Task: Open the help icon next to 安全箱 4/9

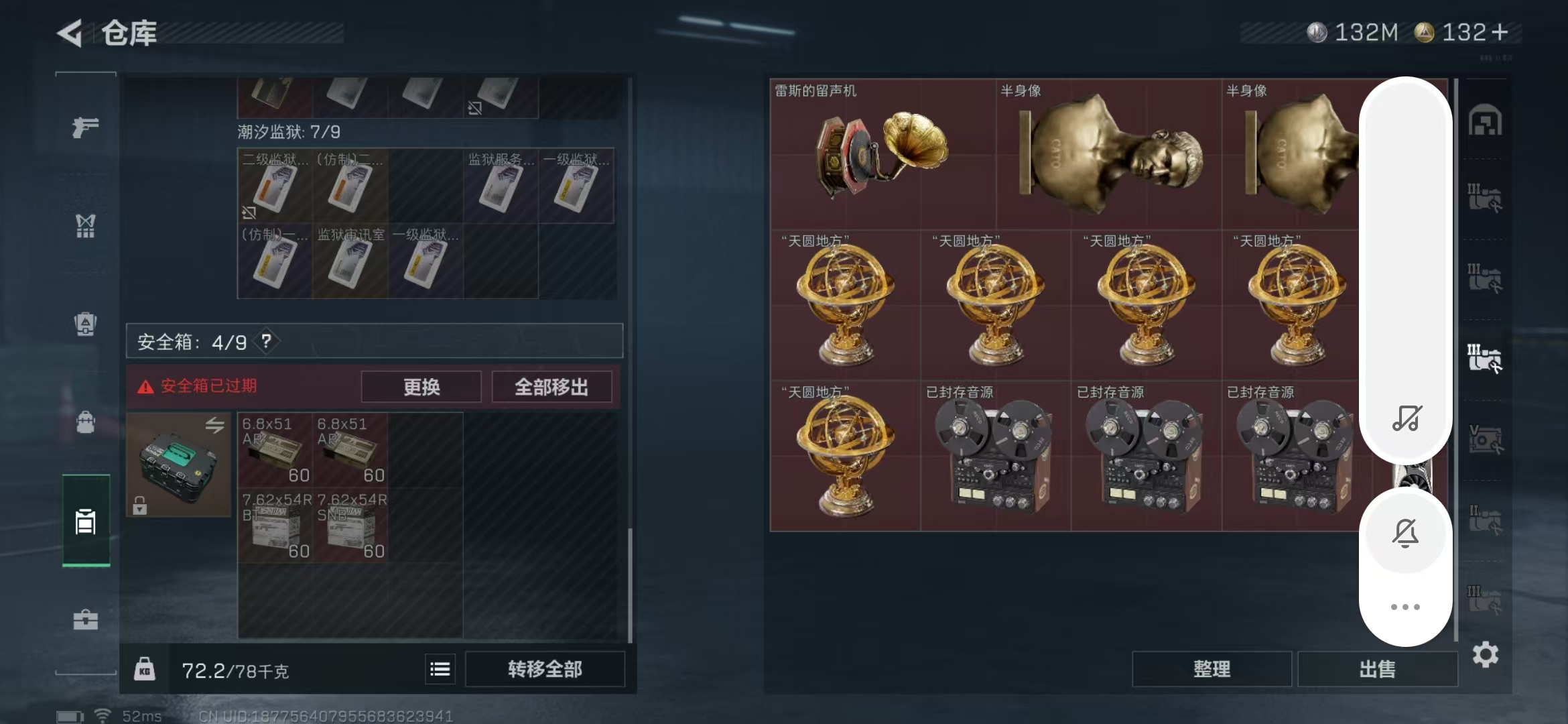Action: [x=267, y=341]
